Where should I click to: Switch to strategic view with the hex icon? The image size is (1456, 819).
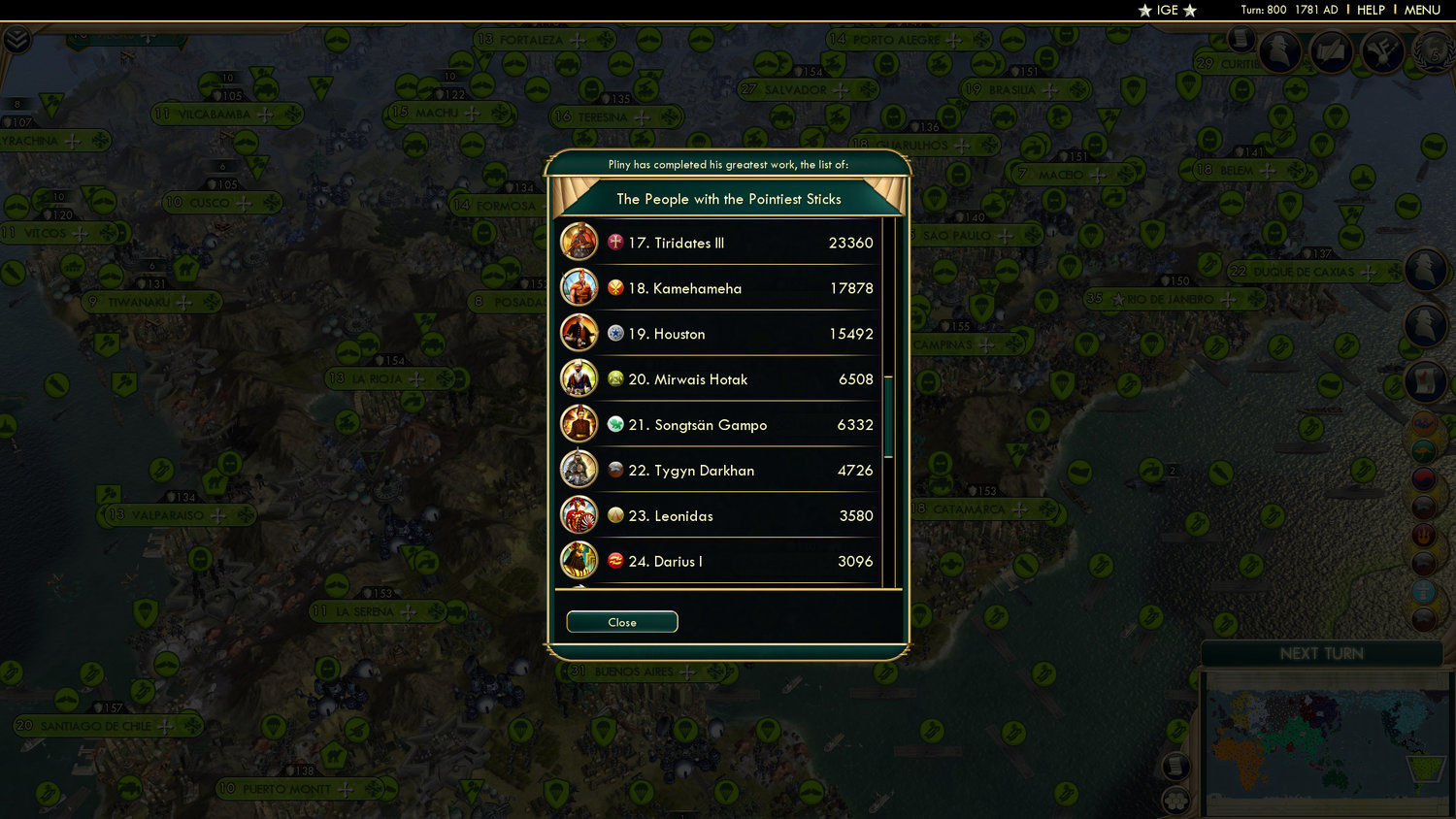click(1175, 802)
